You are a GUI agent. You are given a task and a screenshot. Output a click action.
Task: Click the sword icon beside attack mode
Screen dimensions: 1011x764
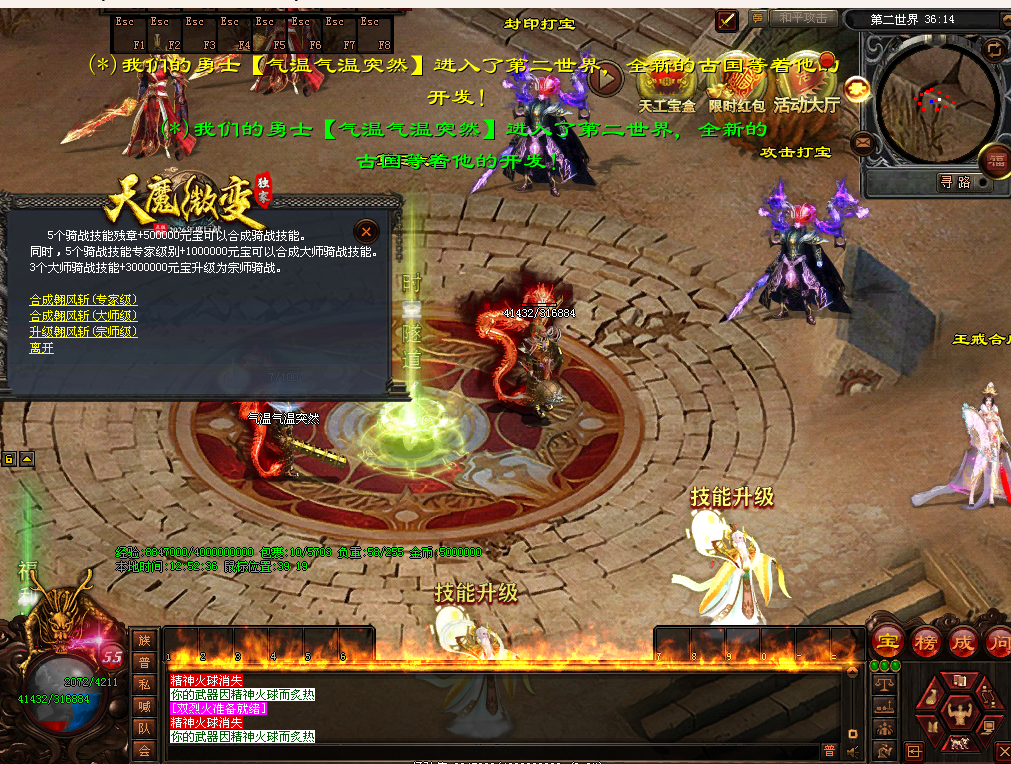[x=727, y=19]
